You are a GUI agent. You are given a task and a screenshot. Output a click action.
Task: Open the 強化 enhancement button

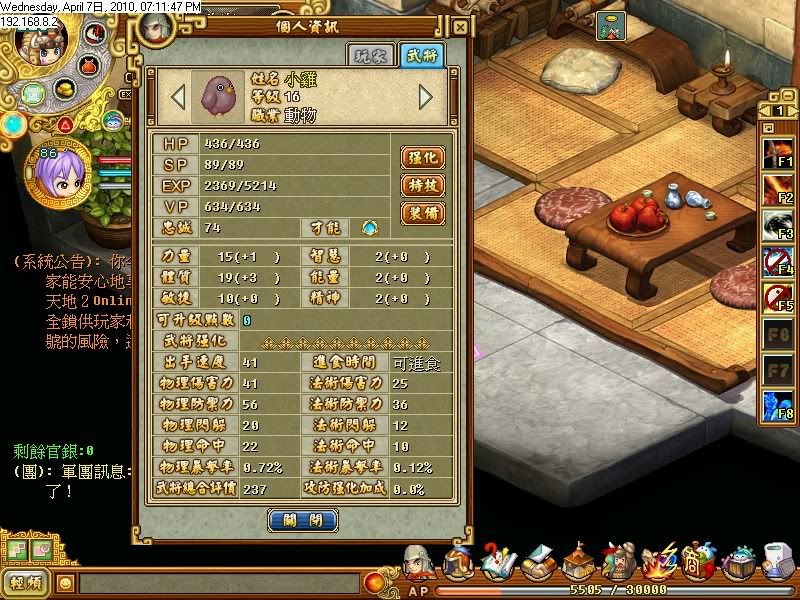click(422, 158)
